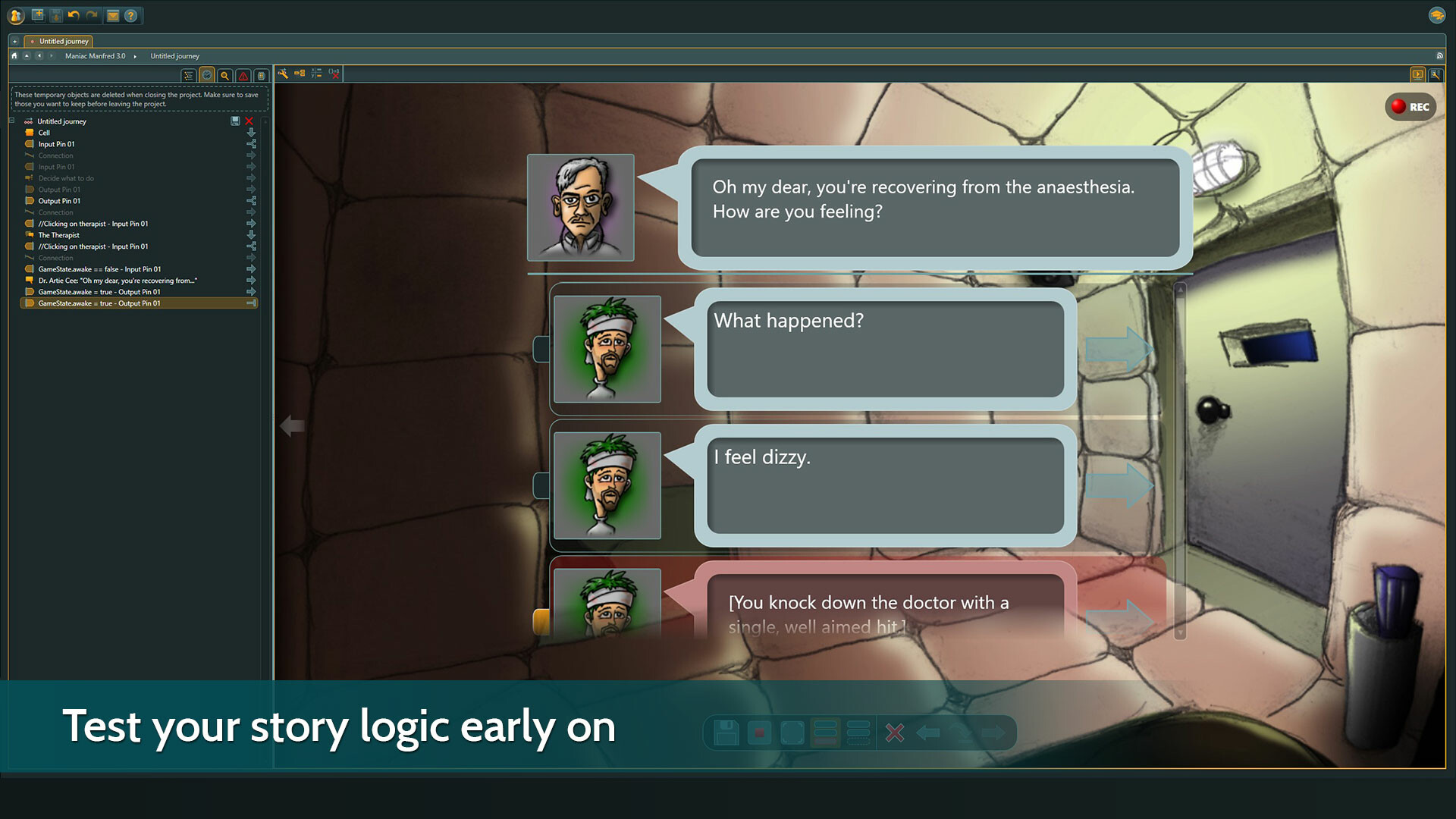Toggle the journey presentation mode clock icon
This screenshot has height=819, width=1456.
click(x=207, y=75)
